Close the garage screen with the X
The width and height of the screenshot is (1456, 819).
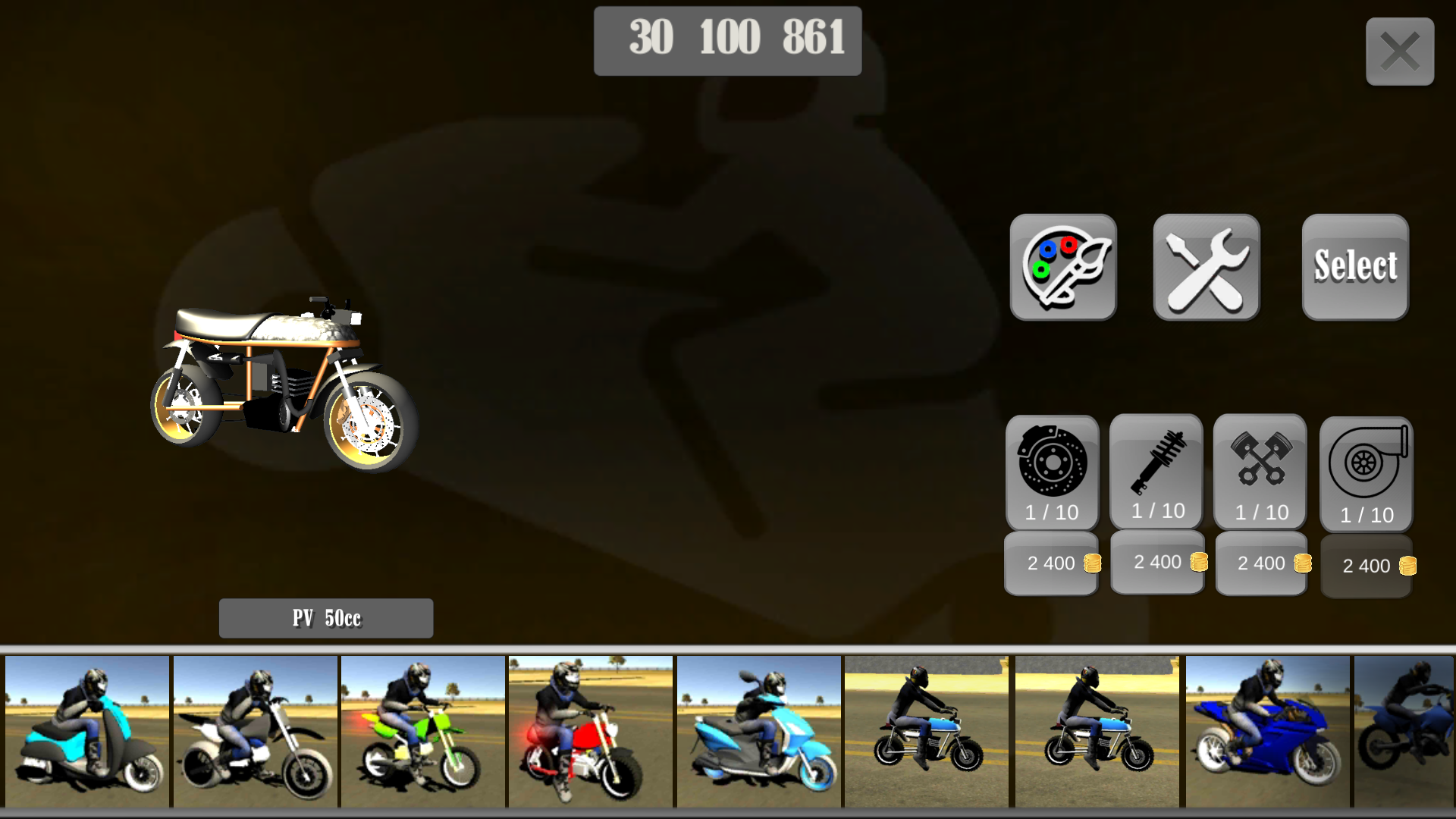[x=1399, y=51]
